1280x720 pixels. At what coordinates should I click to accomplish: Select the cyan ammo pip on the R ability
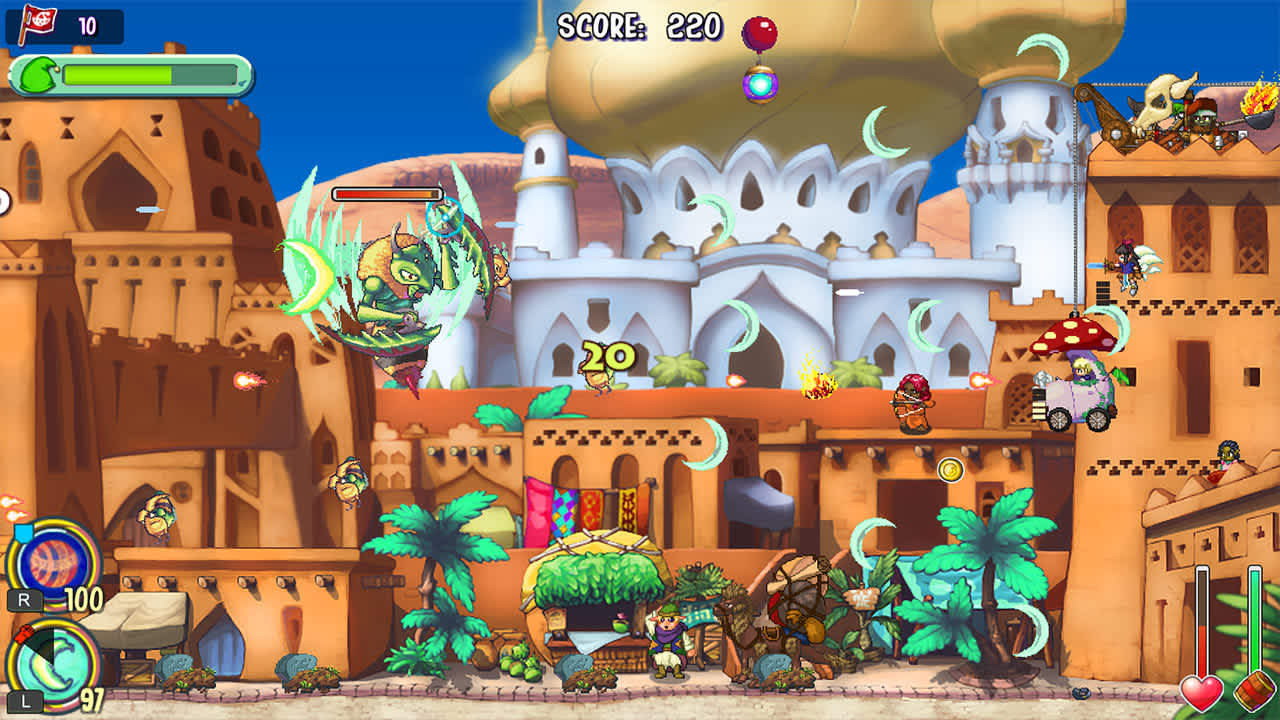point(23,531)
